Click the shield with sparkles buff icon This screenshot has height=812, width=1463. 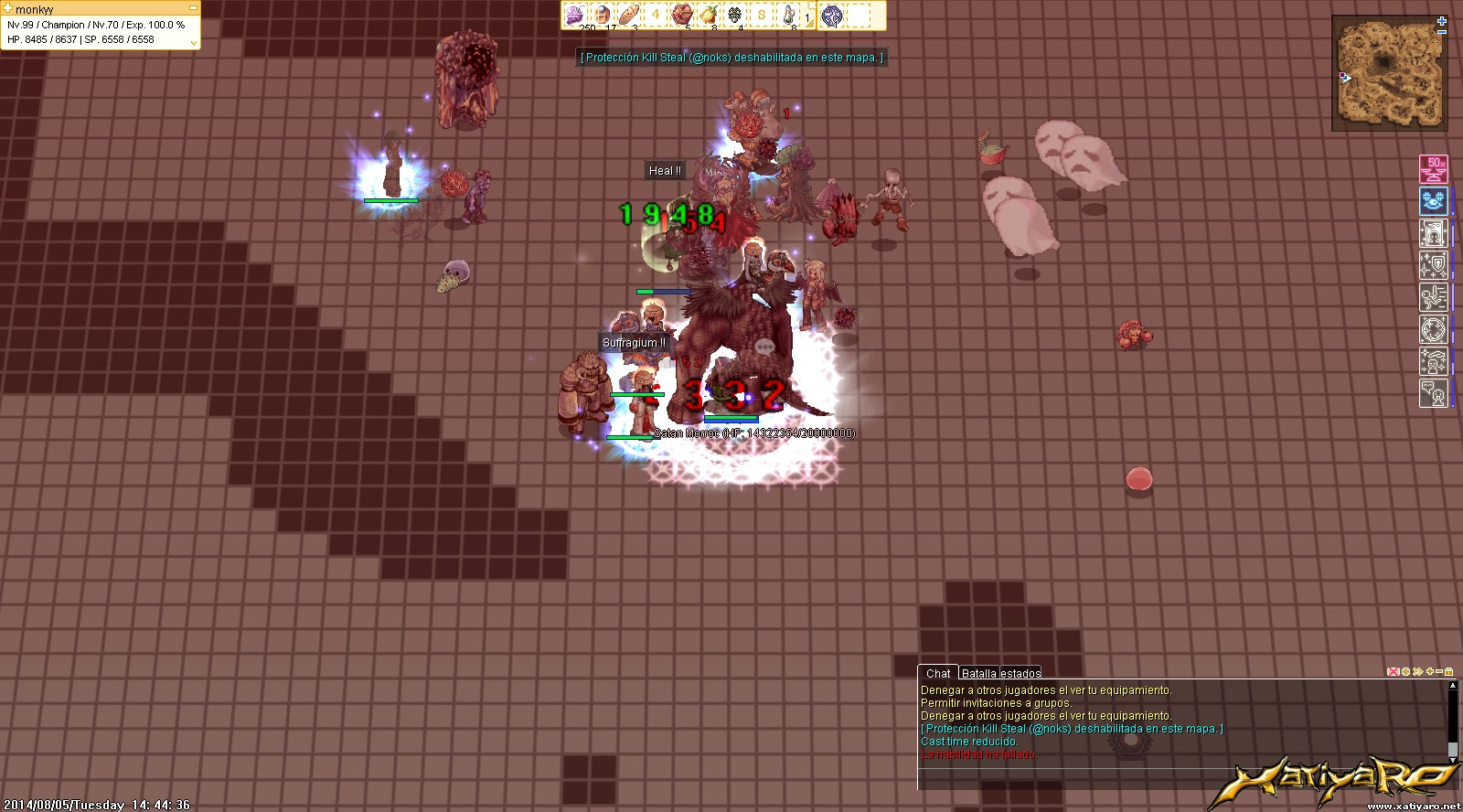(1433, 265)
